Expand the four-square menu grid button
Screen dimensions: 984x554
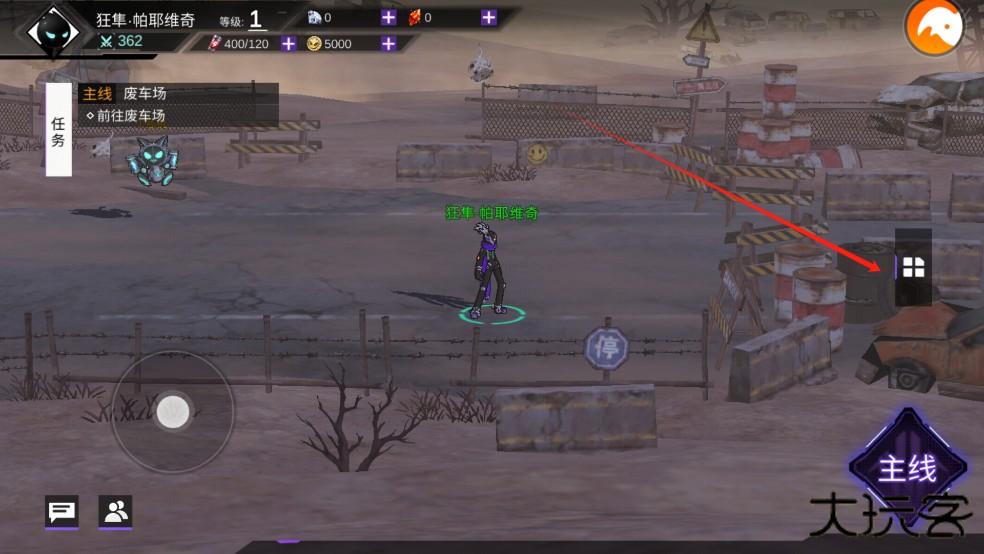[x=913, y=267]
